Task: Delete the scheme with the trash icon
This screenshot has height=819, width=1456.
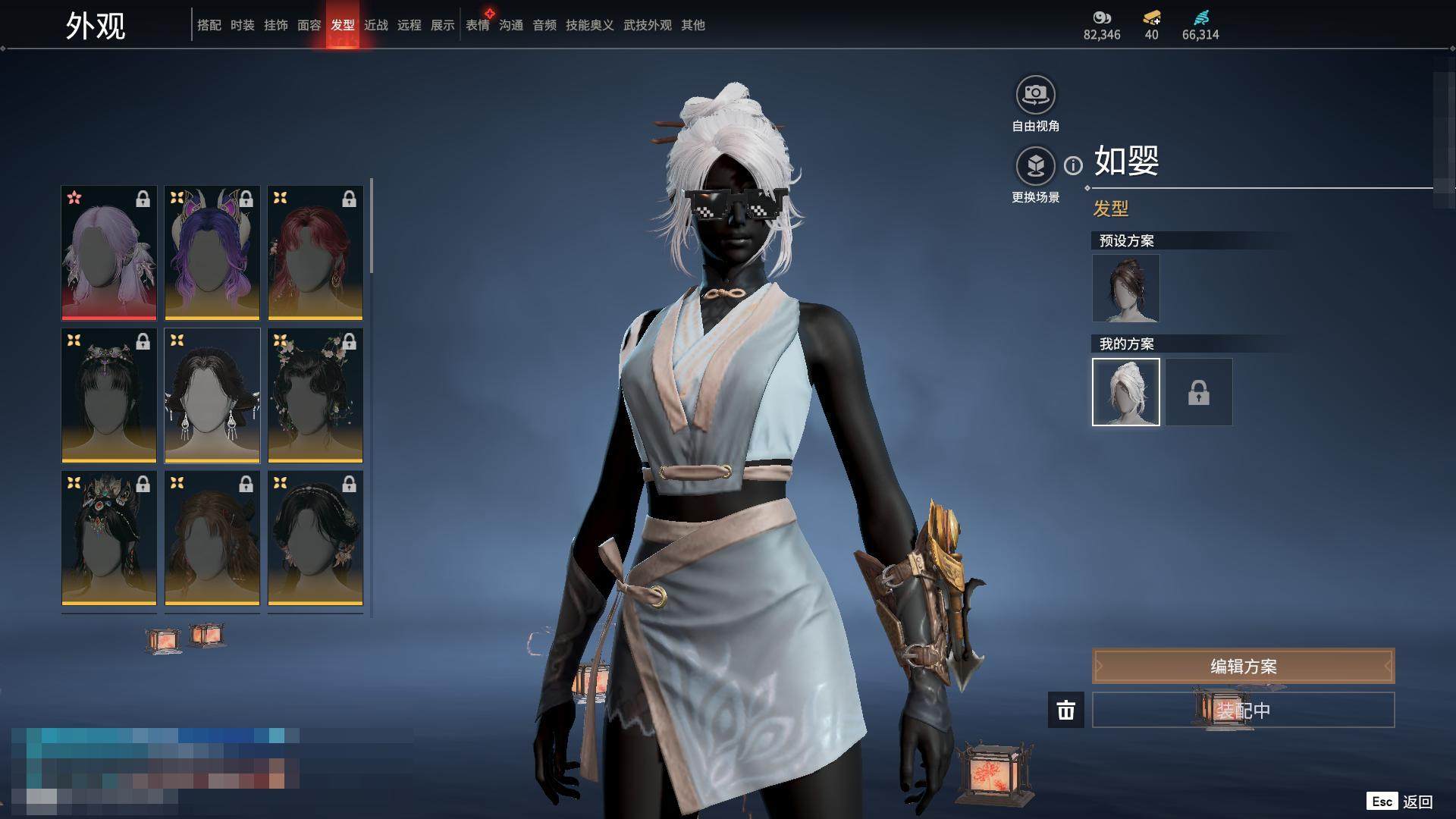Action: coord(1065,710)
